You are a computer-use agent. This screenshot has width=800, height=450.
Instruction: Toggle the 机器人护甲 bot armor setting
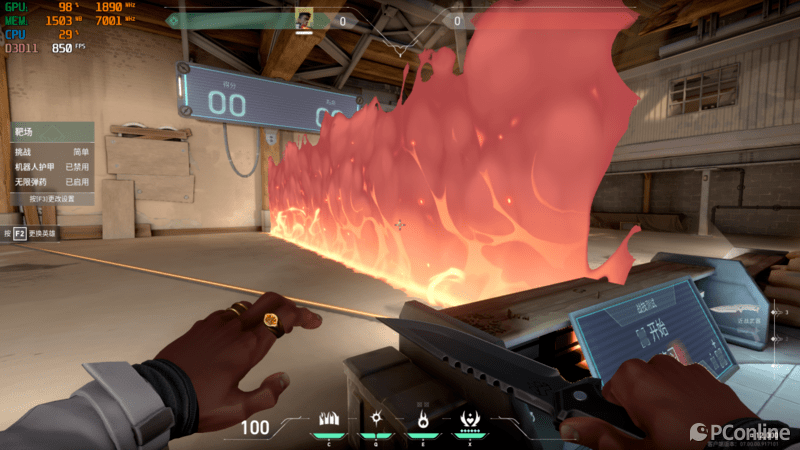coord(52,167)
